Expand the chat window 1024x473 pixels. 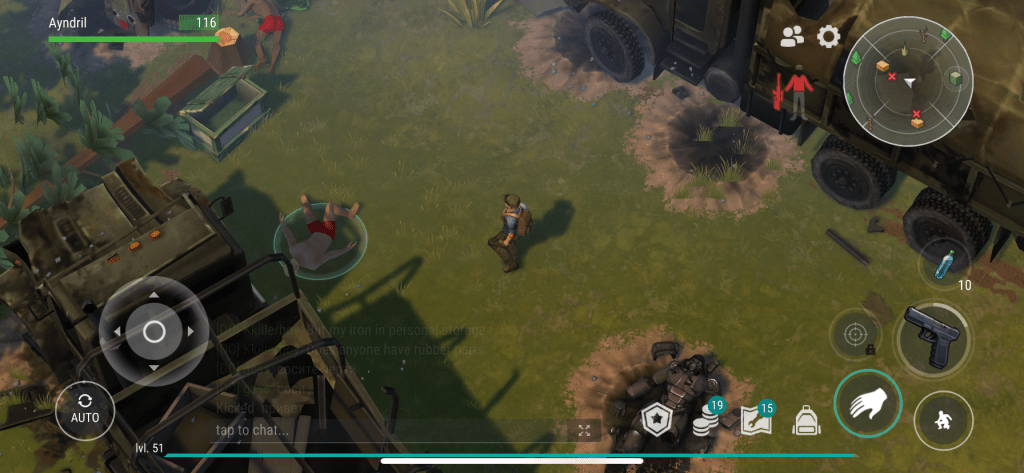pyautogui.click(x=585, y=430)
